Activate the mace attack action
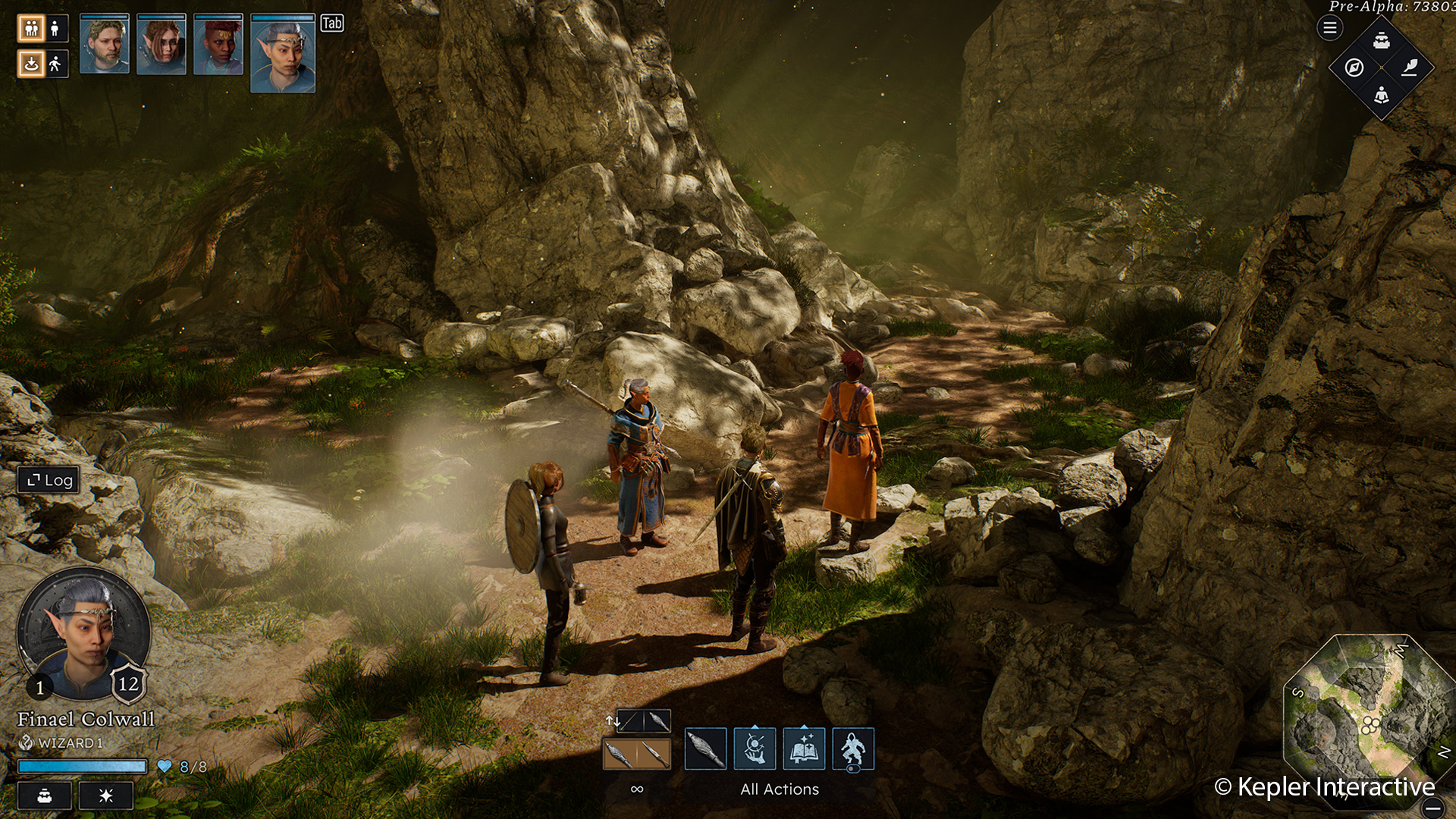Screen dimensions: 1456x819 click(x=705, y=749)
